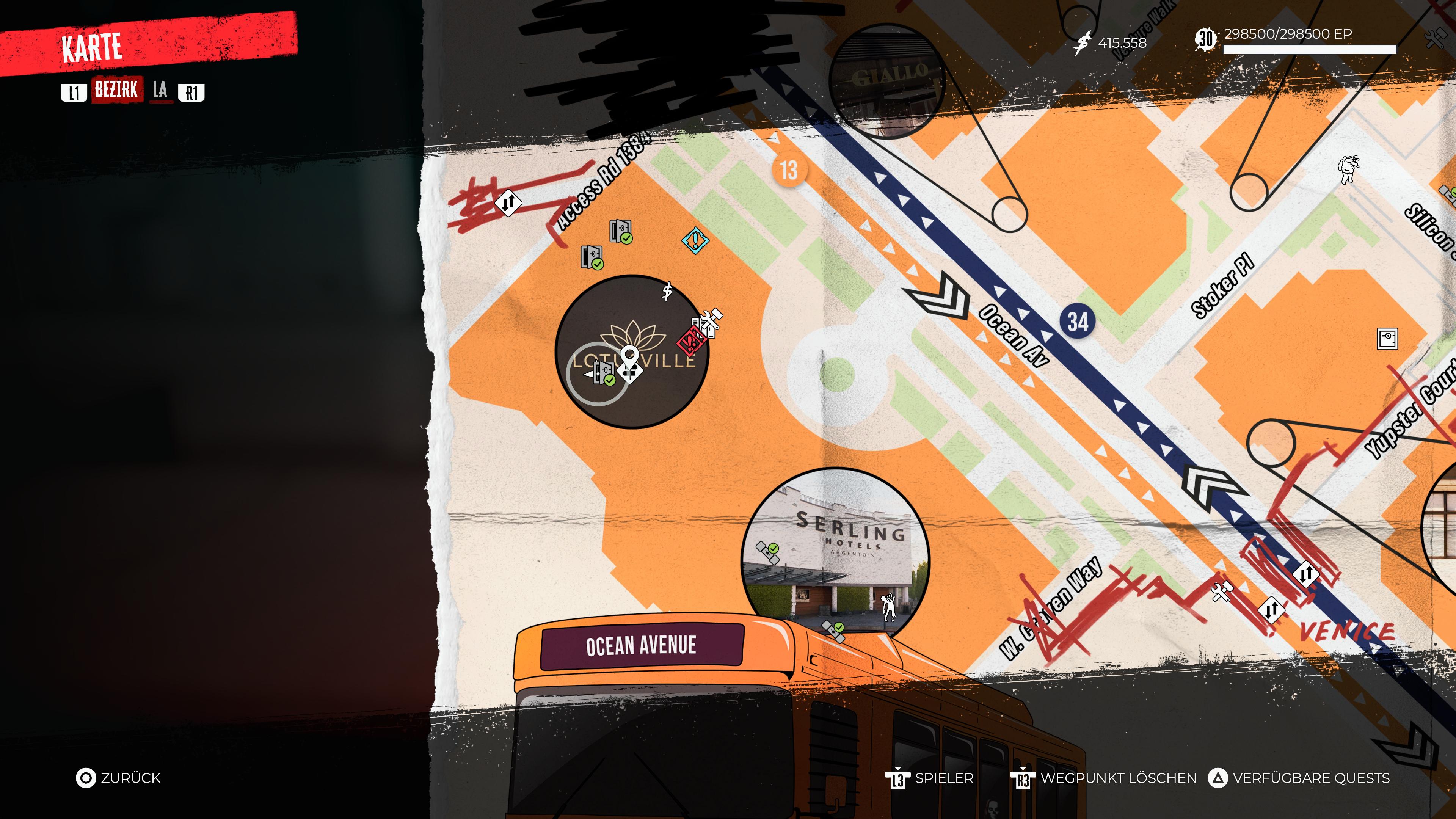Select the zombie figure marker at Serling Hotels
Viewport: 1456px width, 819px height.
click(x=888, y=607)
